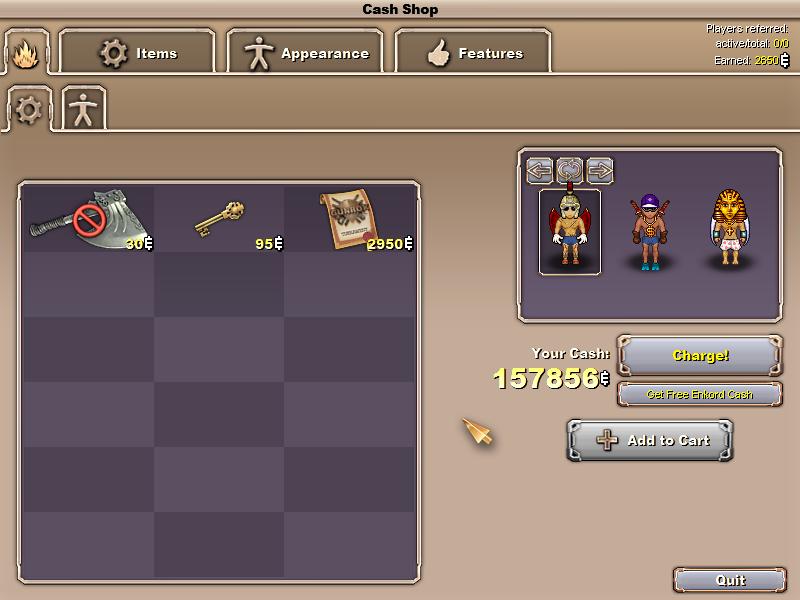Switch to the person figure sub-tab
Screen dimensions: 800x600
pos(83,109)
